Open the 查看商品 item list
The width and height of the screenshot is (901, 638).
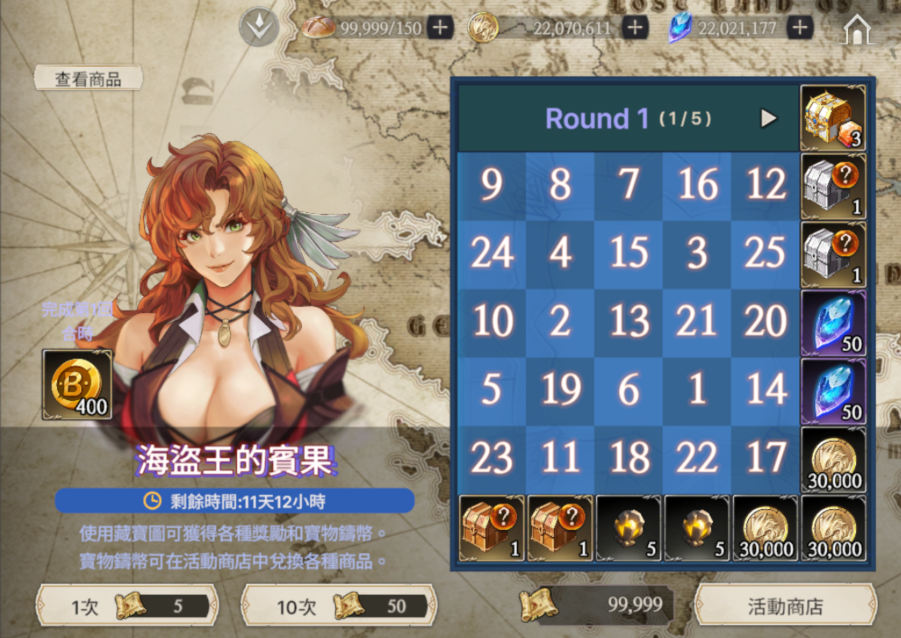pyautogui.click(x=88, y=79)
